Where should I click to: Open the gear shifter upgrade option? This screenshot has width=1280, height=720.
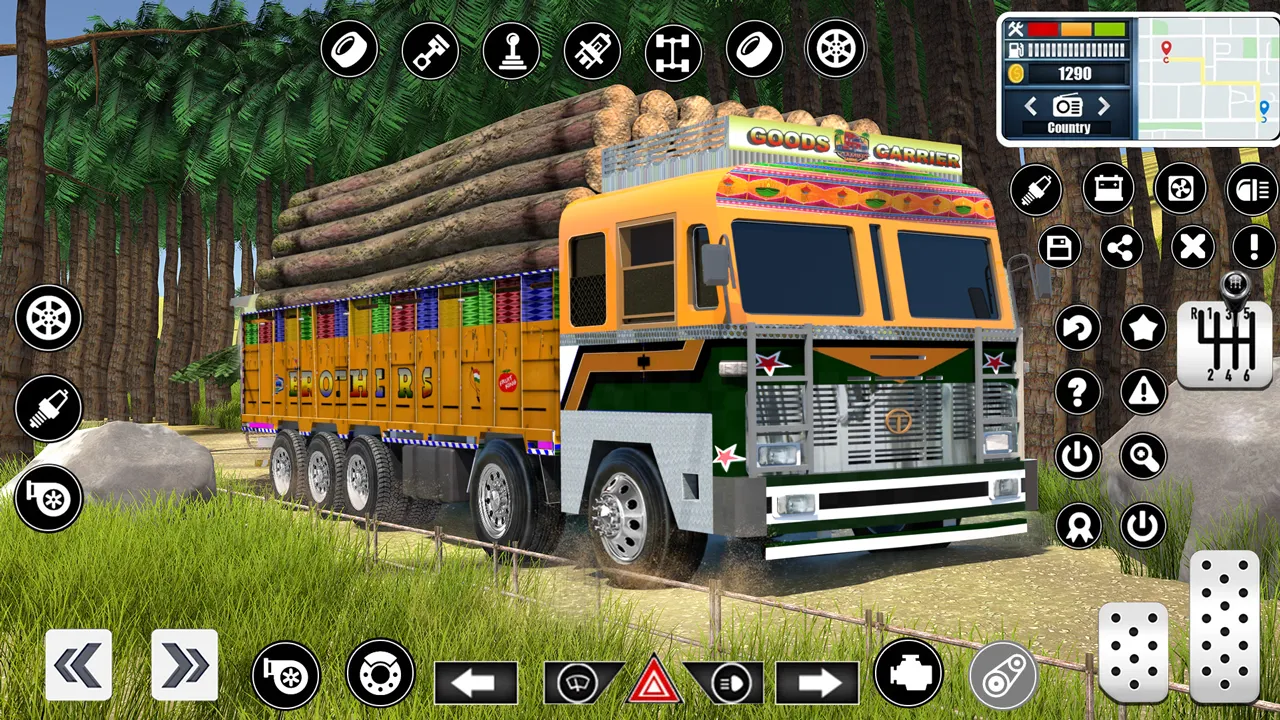pos(512,50)
